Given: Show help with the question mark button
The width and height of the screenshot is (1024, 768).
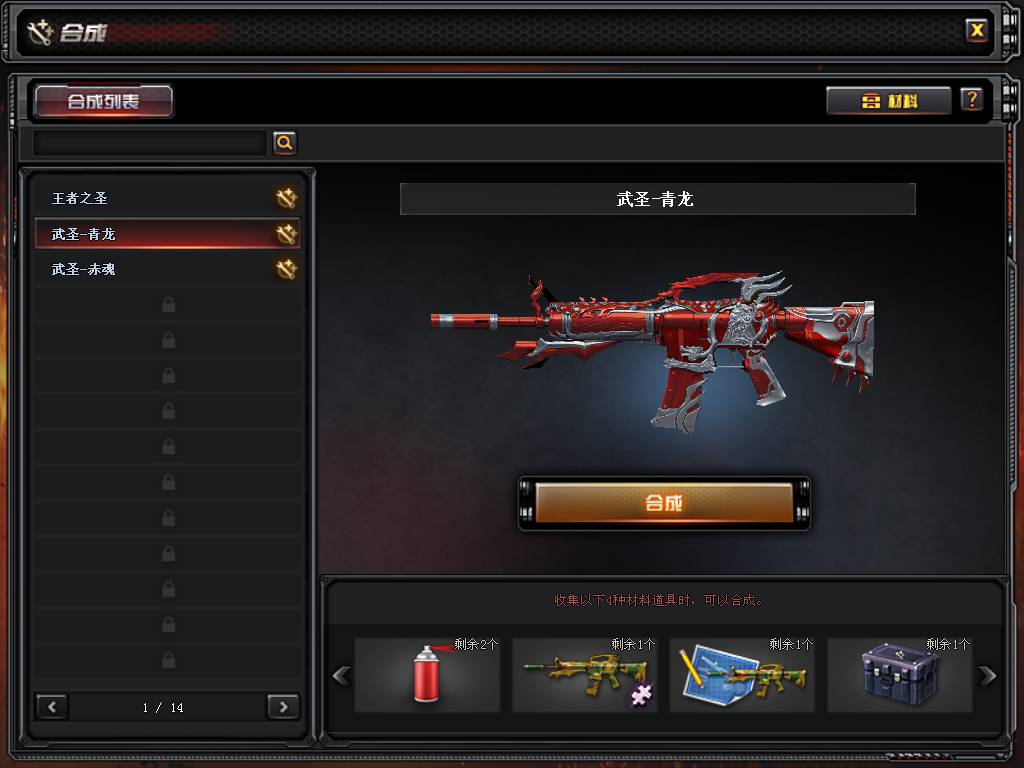Looking at the screenshot, I should 971,100.
